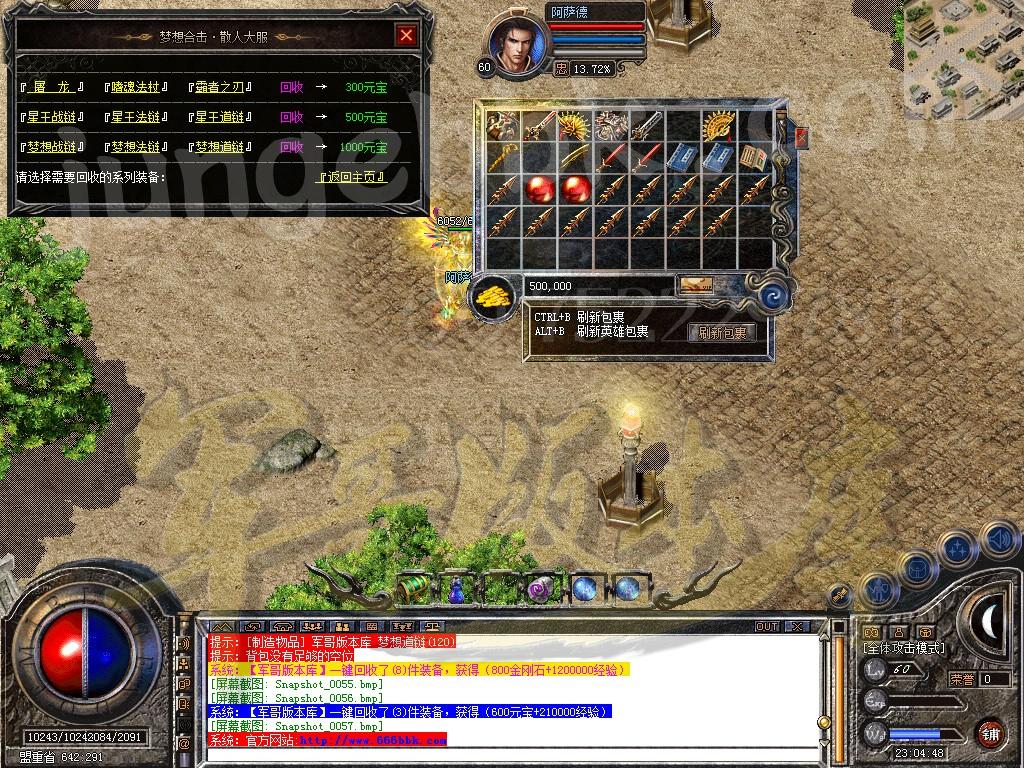Choose 梦想道链 recycle link
This screenshot has width=1024, height=768.
(220, 147)
